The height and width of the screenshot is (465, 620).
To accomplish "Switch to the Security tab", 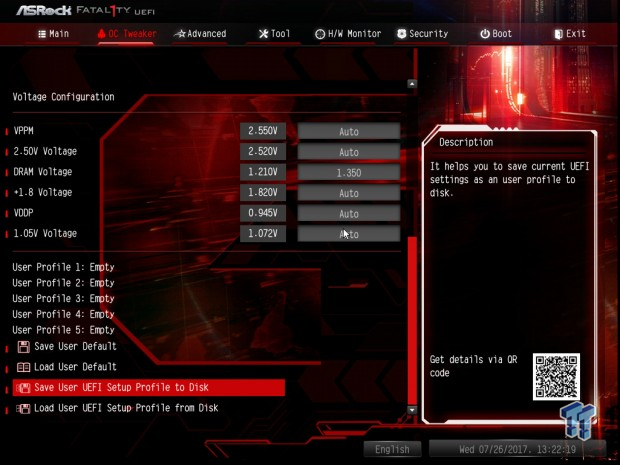I will (x=422, y=33).
